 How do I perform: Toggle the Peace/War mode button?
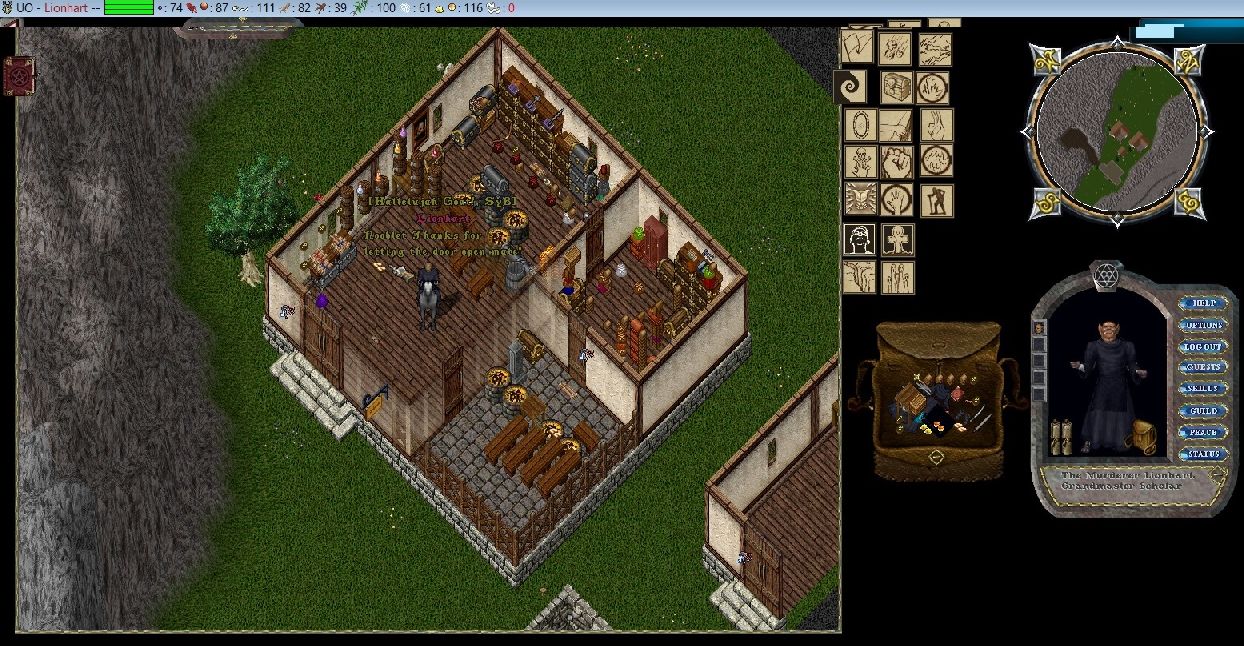tap(1203, 433)
